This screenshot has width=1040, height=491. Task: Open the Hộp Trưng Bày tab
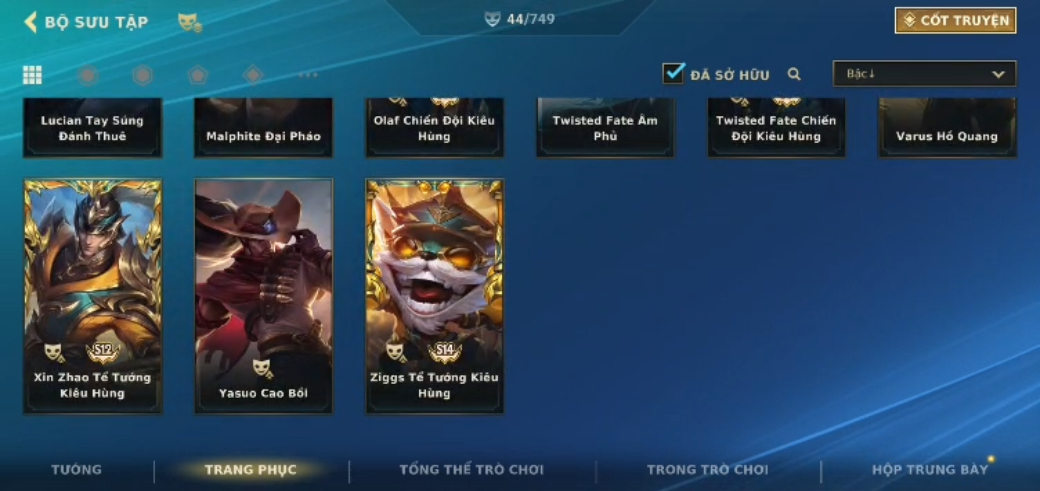[x=929, y=470]
